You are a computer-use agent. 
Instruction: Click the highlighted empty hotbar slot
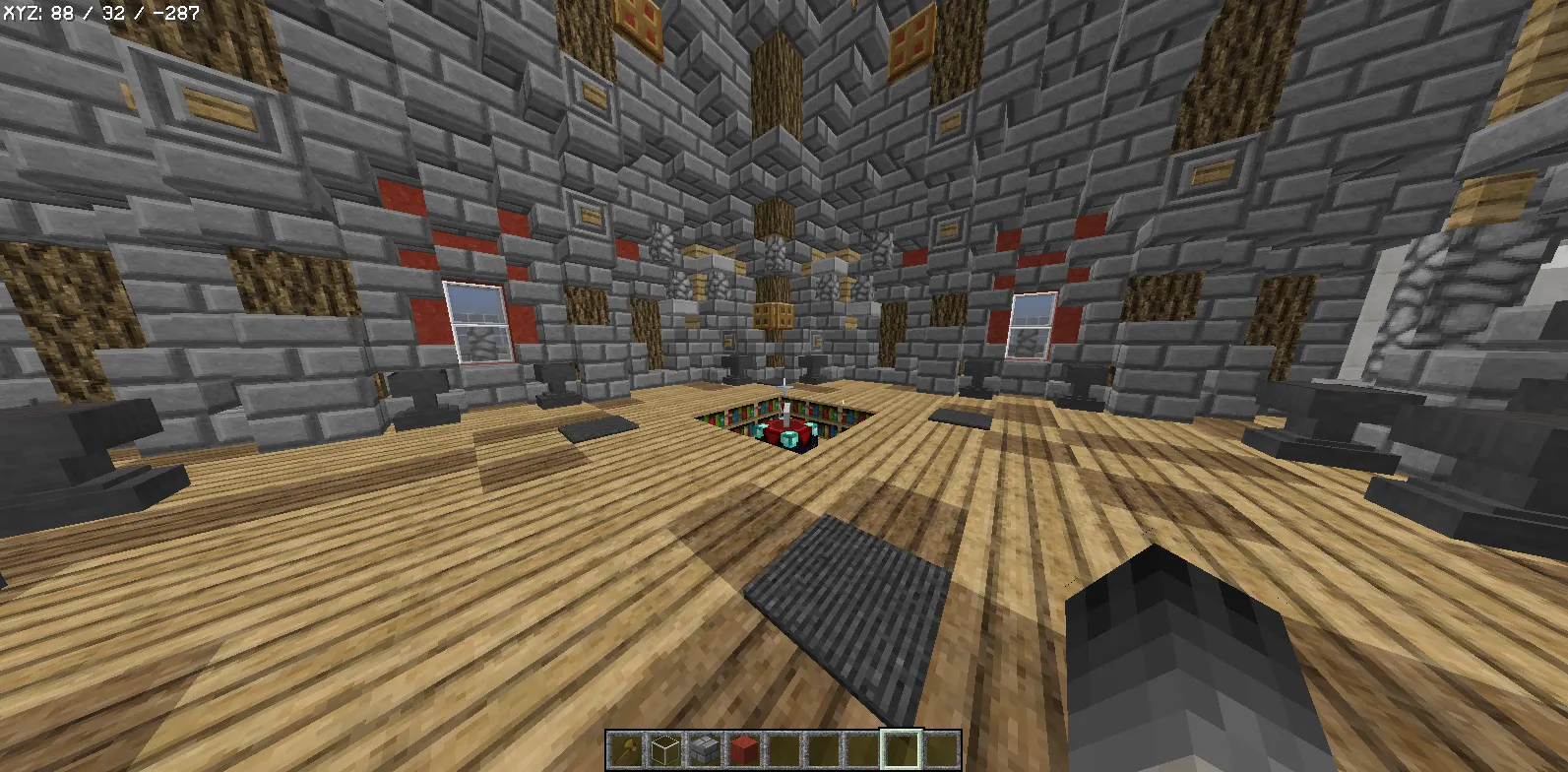coord(901,750)
